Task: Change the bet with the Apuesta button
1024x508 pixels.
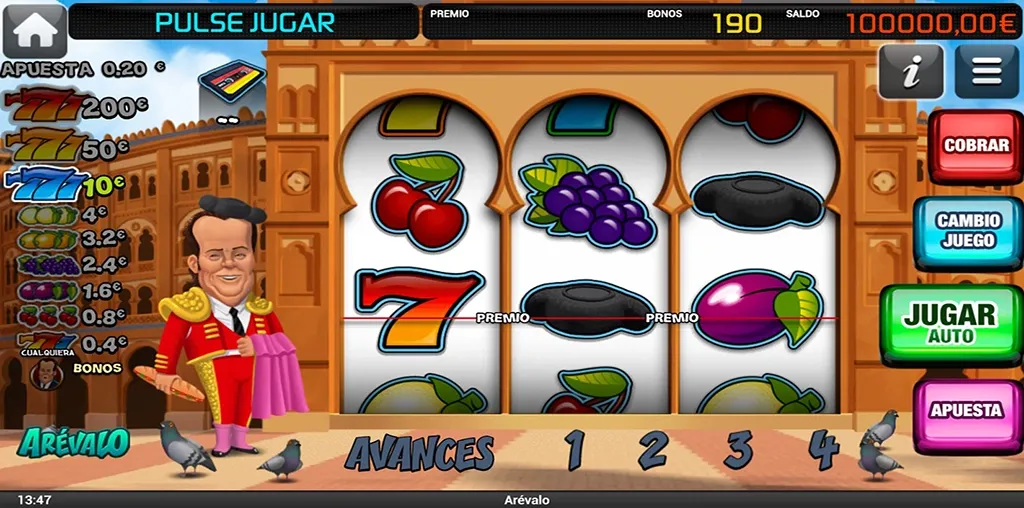Action: 966,410
